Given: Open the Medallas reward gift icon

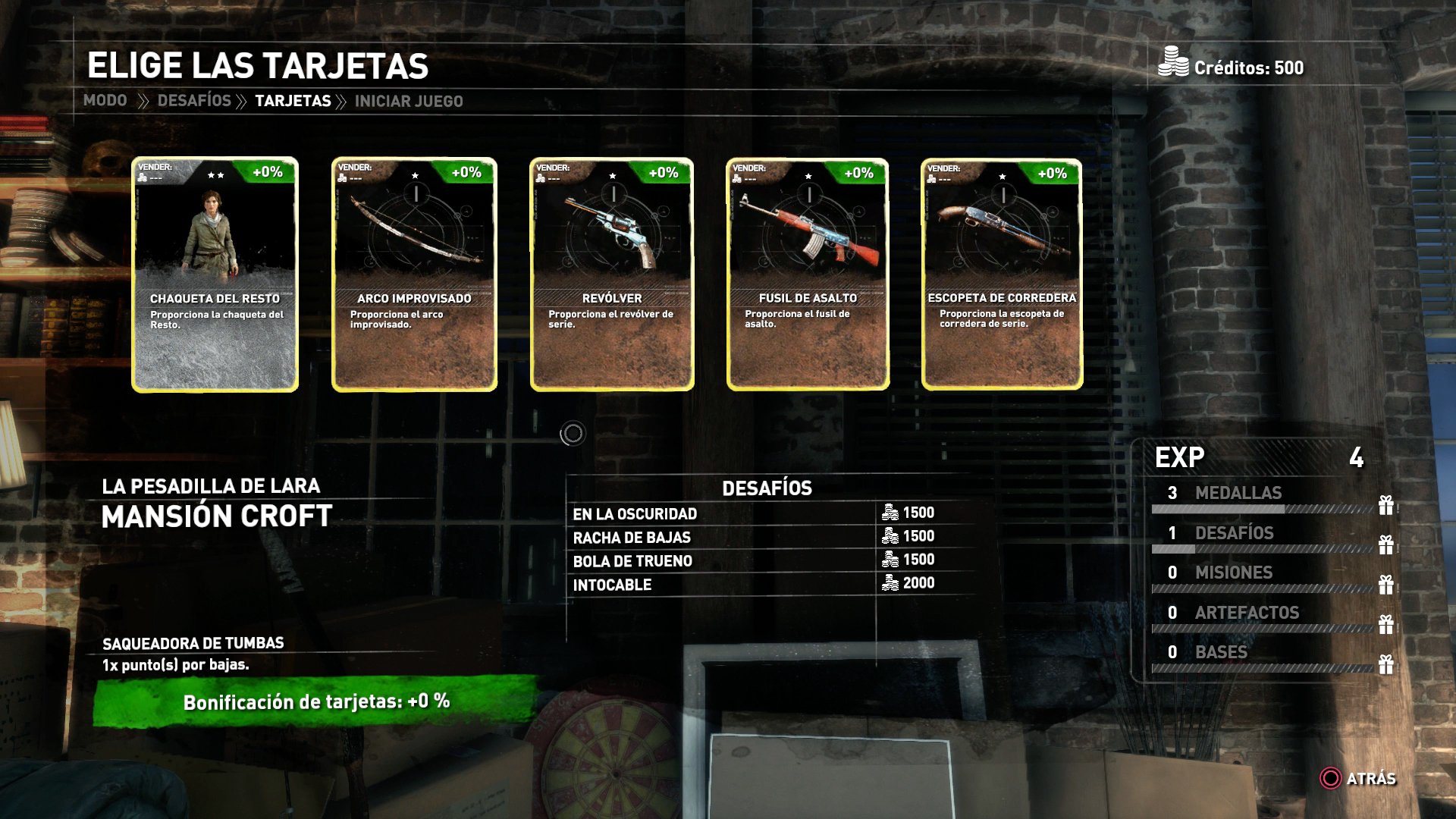Looking at the screenshot, I should click(1386, 505).
